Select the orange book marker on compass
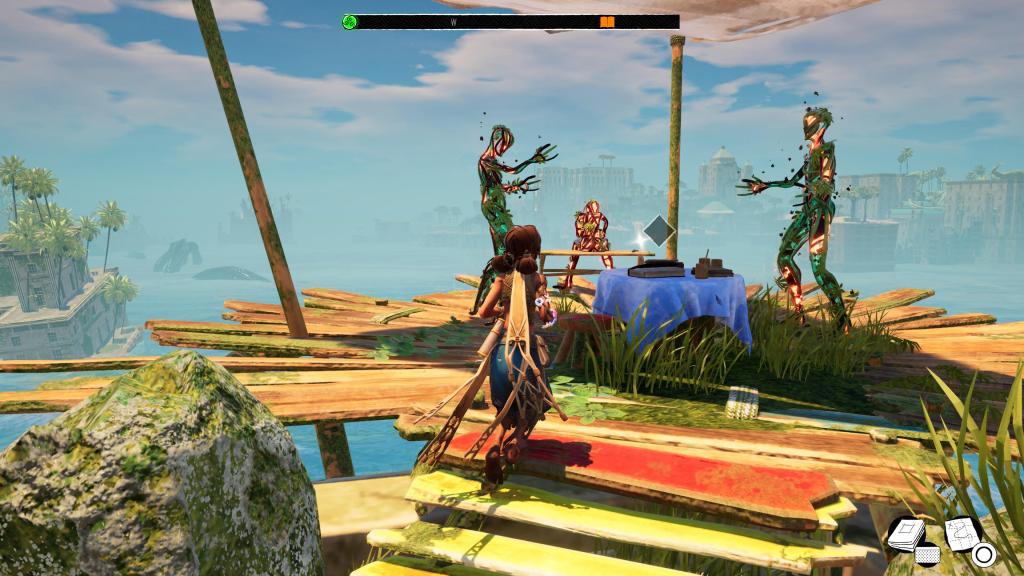This screenshot has width=1024, height=576. pyautogui.click(x=607, y=21)
